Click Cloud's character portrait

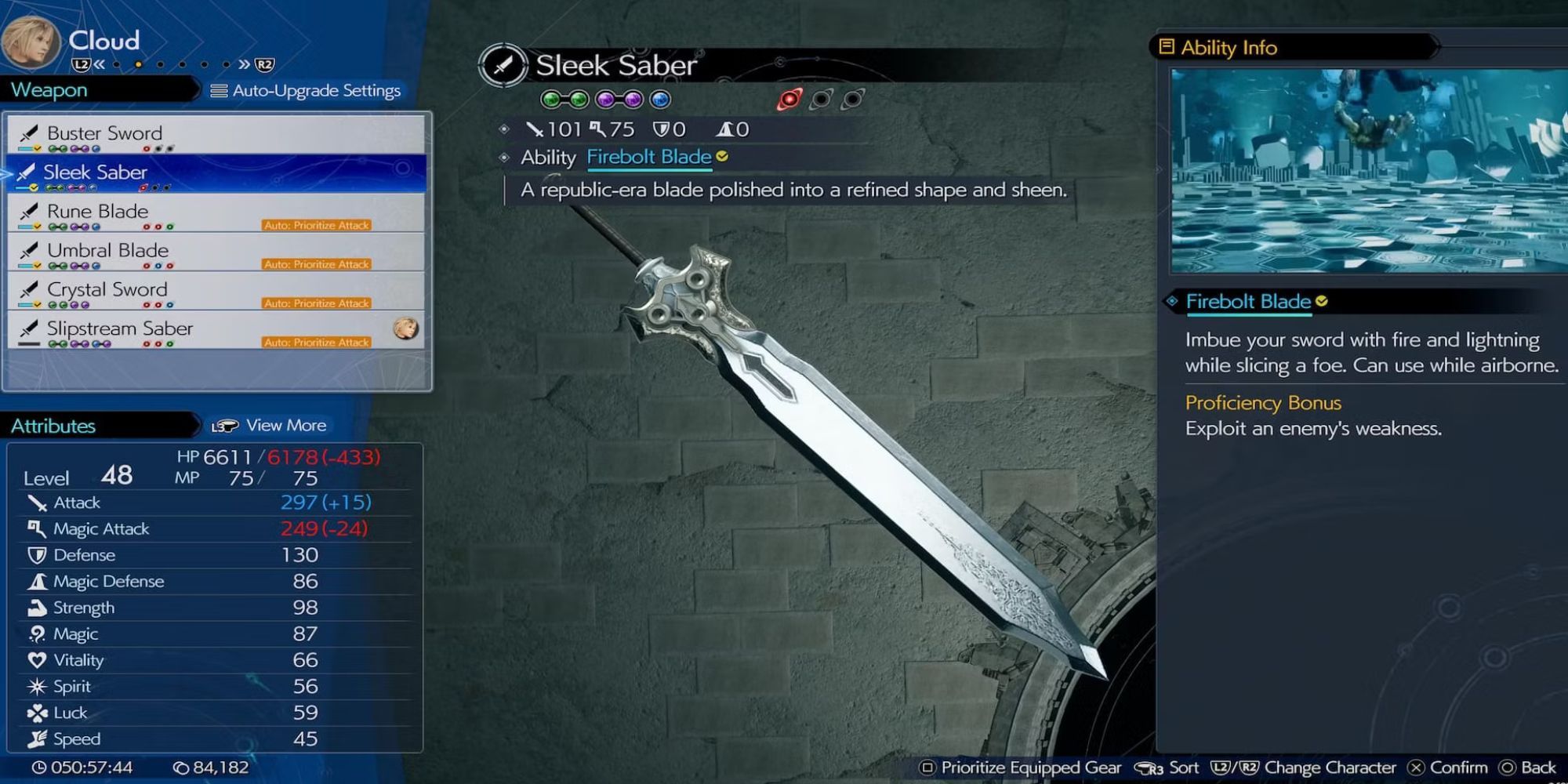[31, 42]
